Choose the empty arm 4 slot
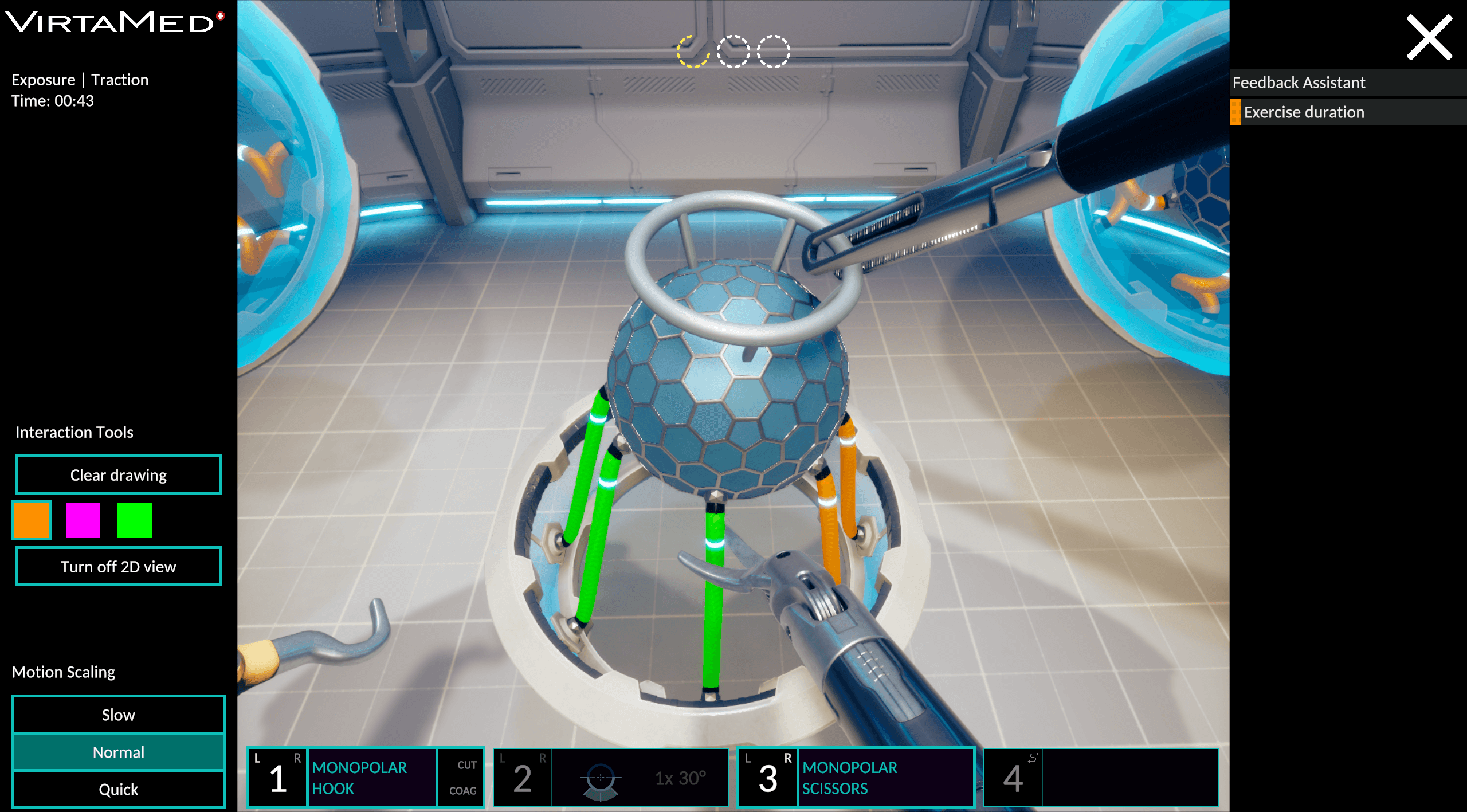Viewport: 1467px width, 812px height. [x=1101, y=778]
